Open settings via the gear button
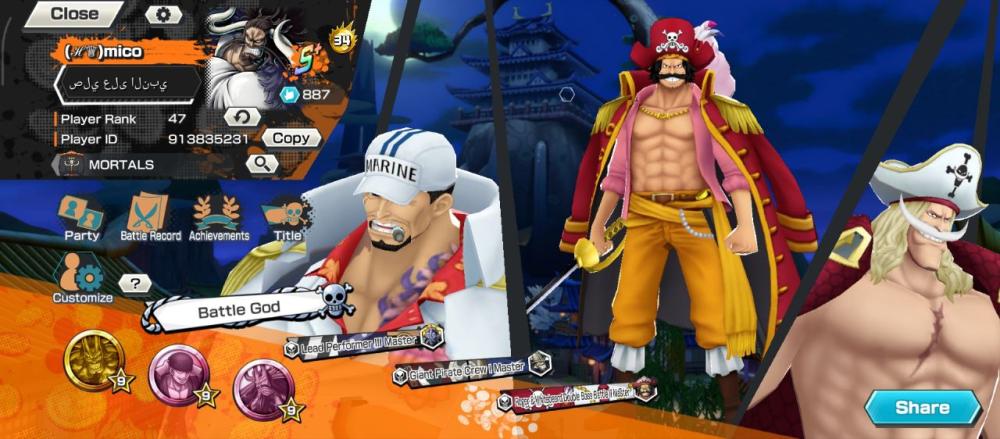Image resolution: width=1000 pixels, height=439 pixels. click(164, 14)
